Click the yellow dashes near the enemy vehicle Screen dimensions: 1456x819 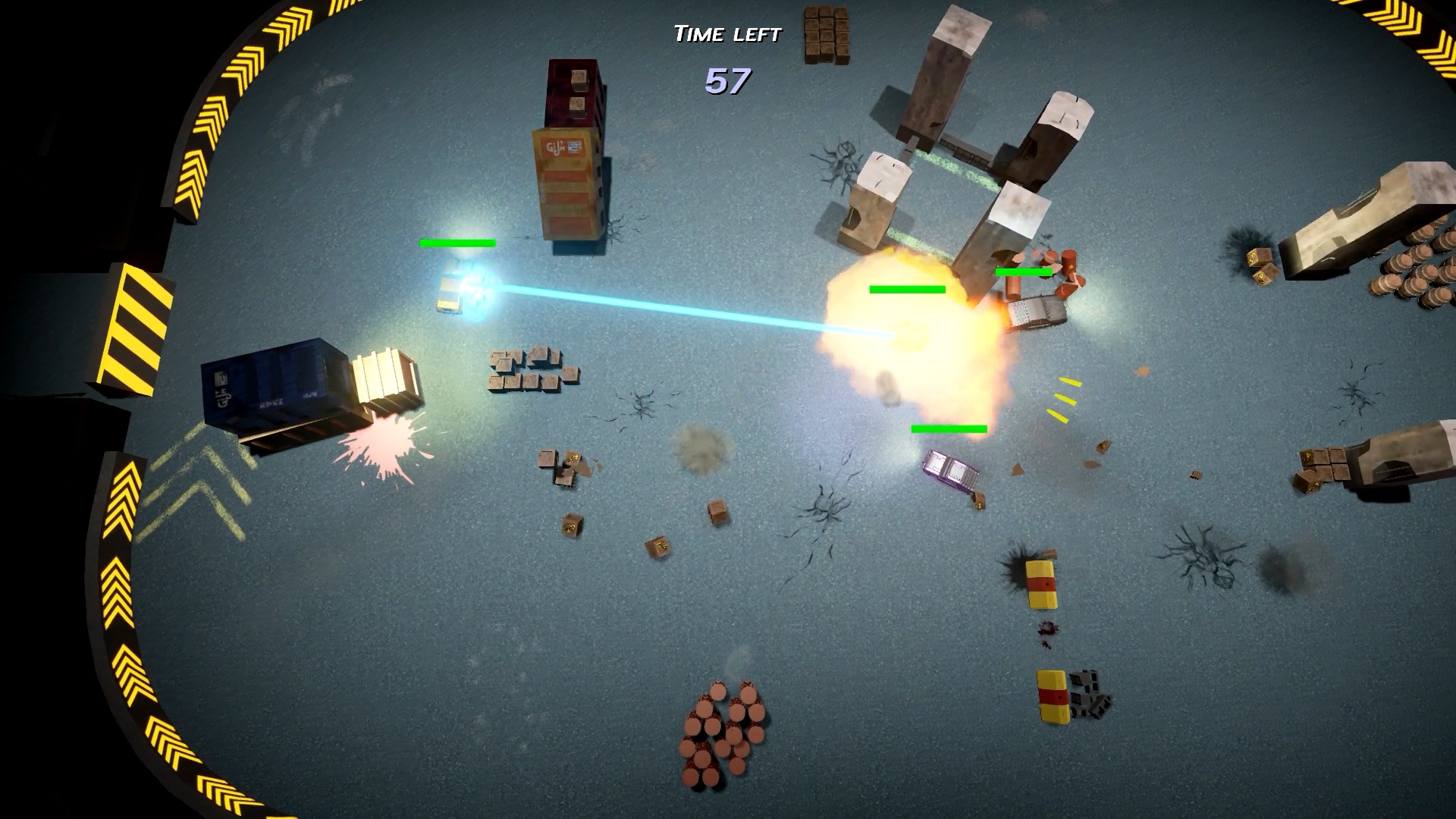[1065, 398]
